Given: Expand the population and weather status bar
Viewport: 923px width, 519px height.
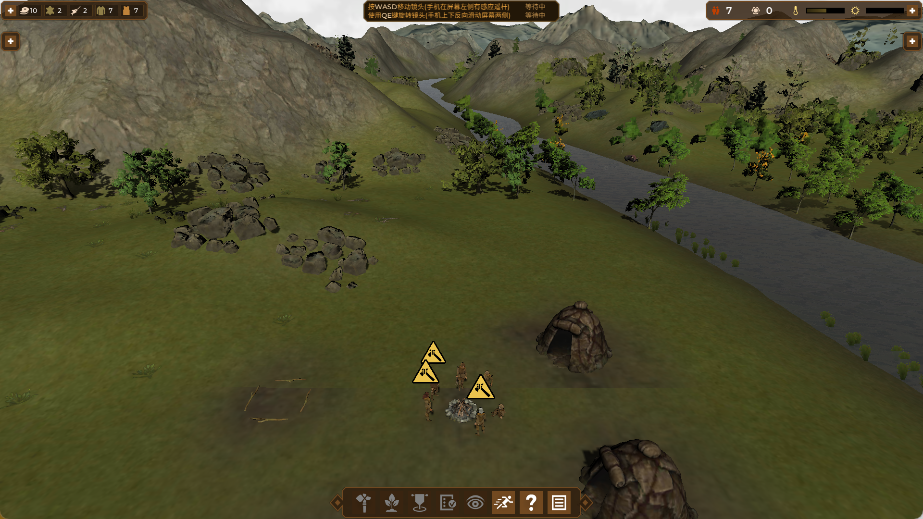Looking at the screenshot, I should 913,11.
